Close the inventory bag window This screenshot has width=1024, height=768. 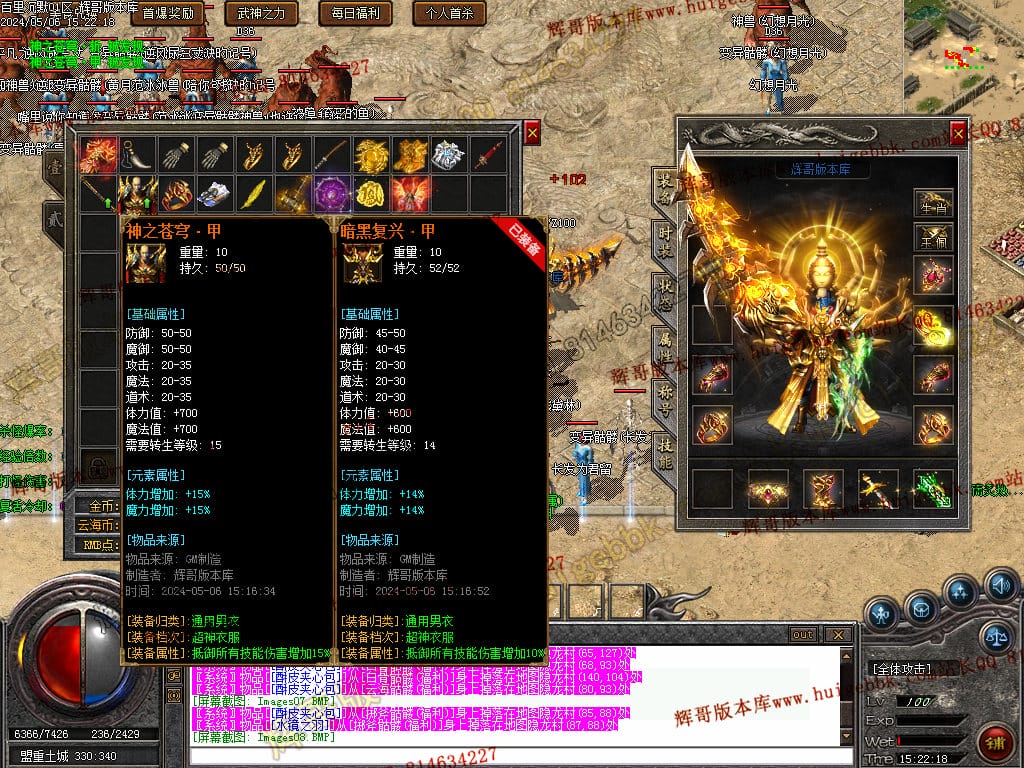pos(533,131)
